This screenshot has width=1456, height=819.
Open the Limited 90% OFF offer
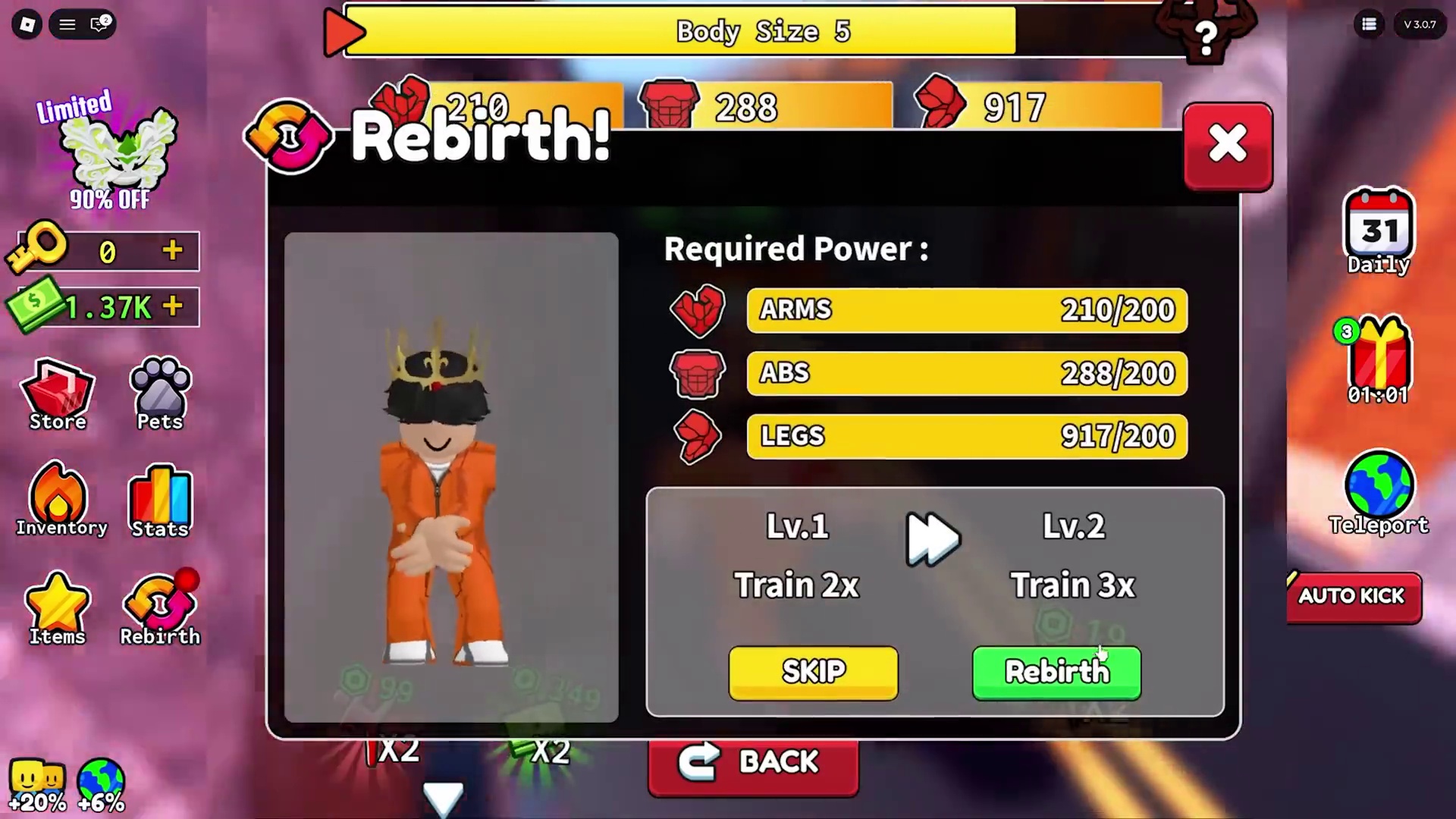coord(111,152)
